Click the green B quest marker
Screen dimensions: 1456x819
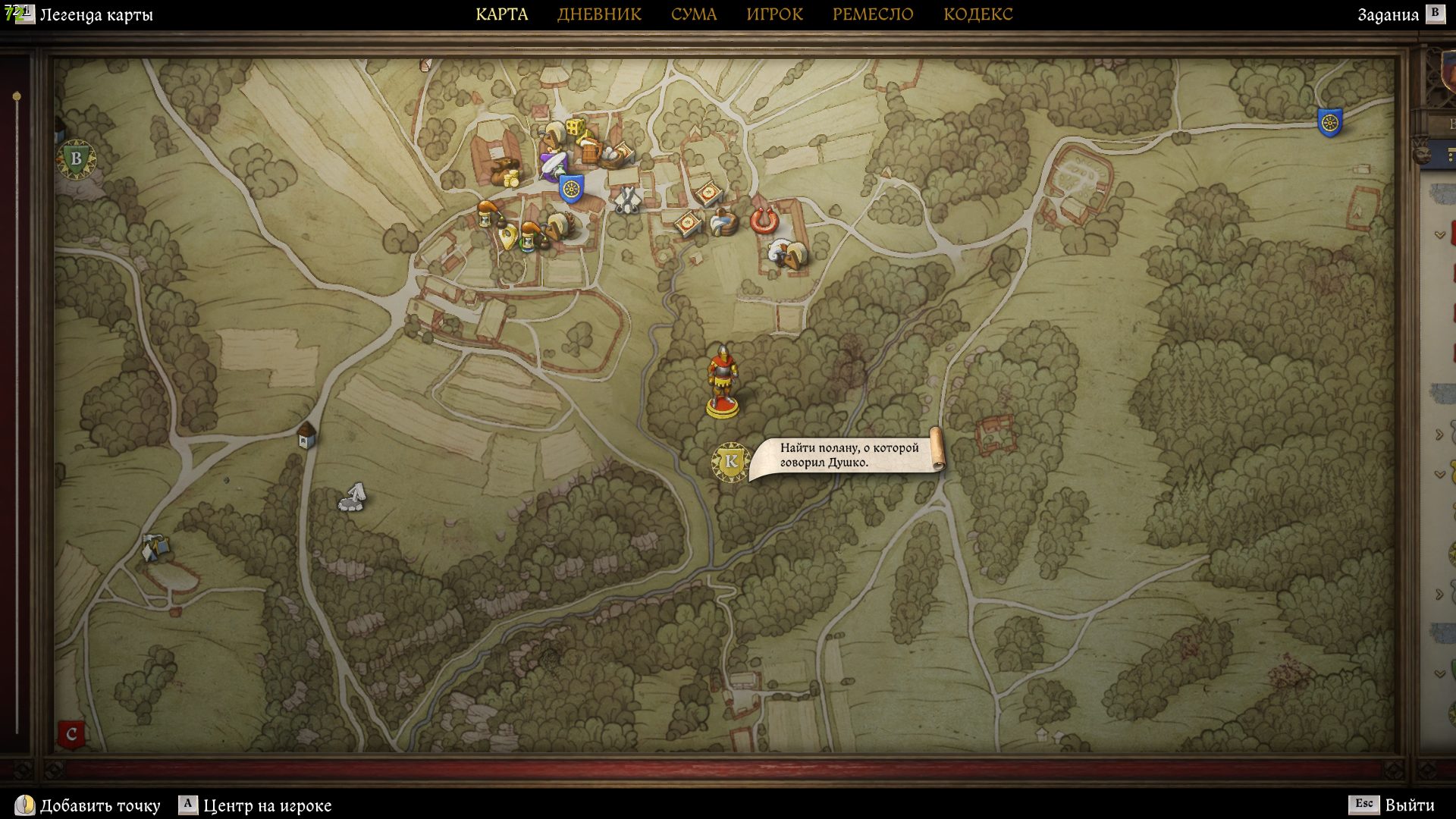tap(76, 159)
